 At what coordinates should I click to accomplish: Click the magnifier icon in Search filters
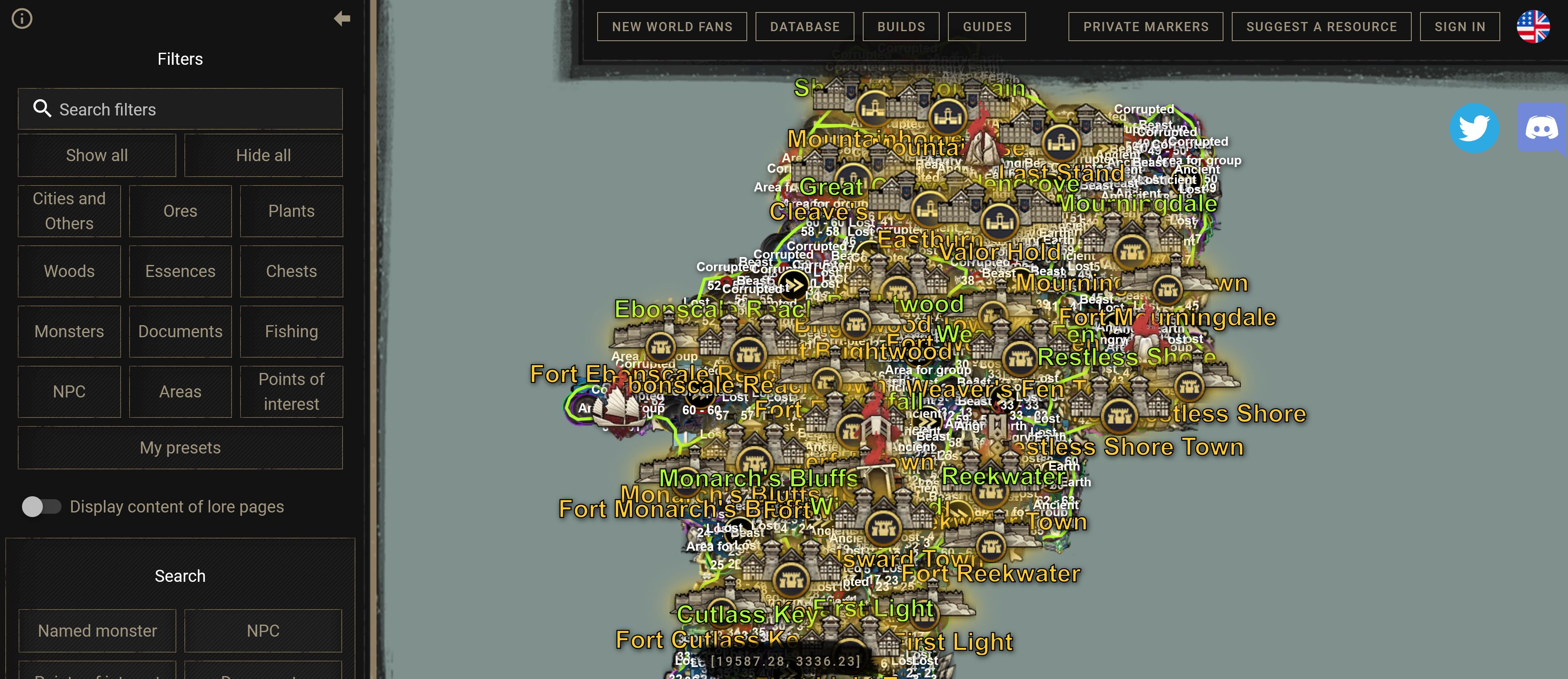click(x=43, y=108)
